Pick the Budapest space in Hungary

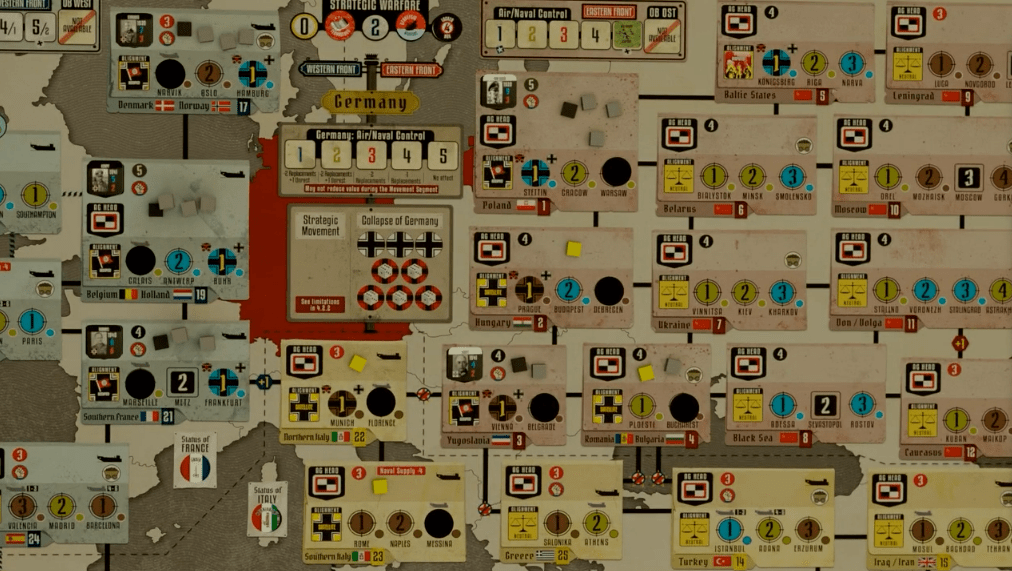pos(568,290)
